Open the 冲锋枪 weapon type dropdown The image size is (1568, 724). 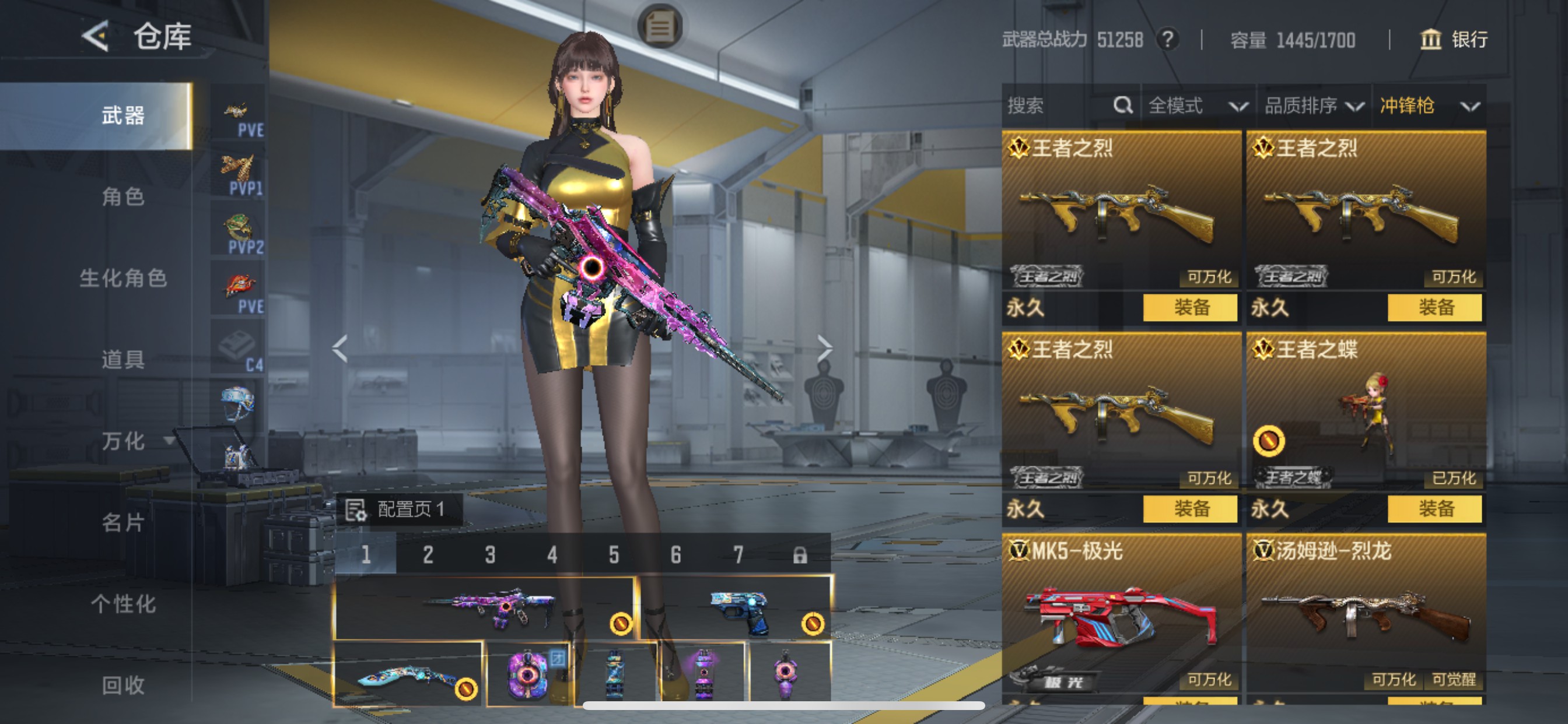(x=1428, y=106)
